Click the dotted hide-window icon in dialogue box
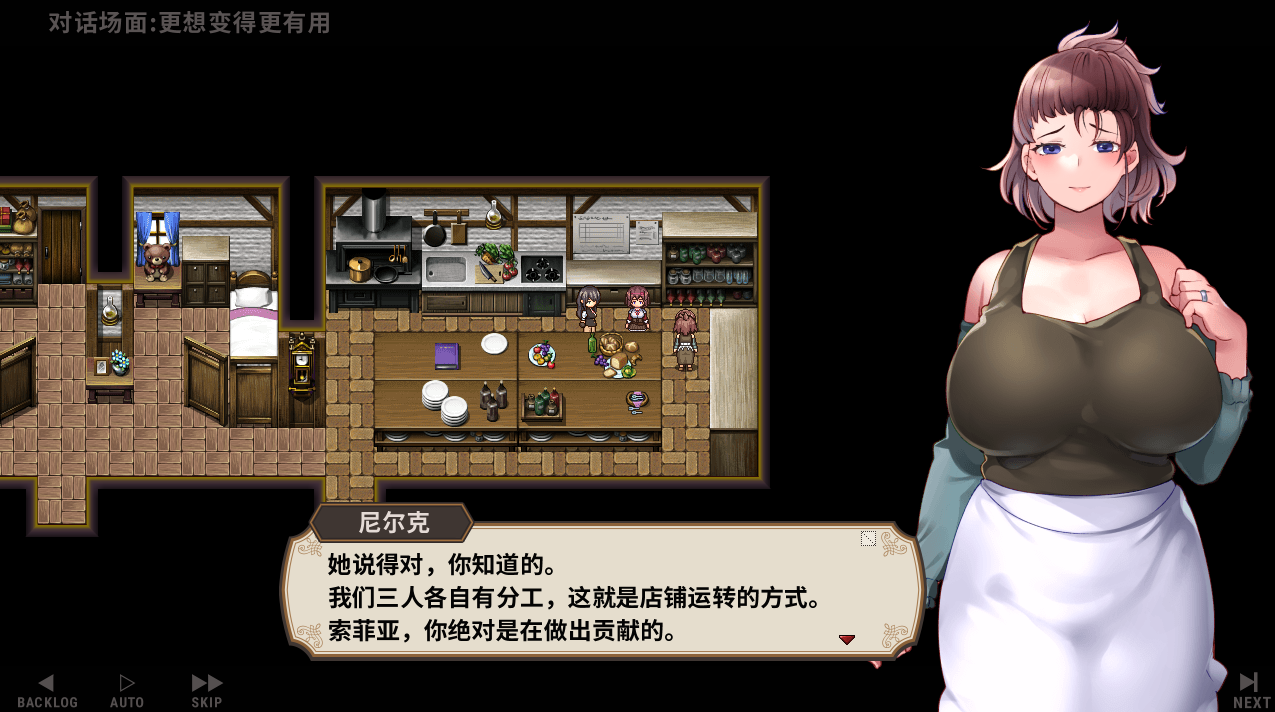 (868, 539)
